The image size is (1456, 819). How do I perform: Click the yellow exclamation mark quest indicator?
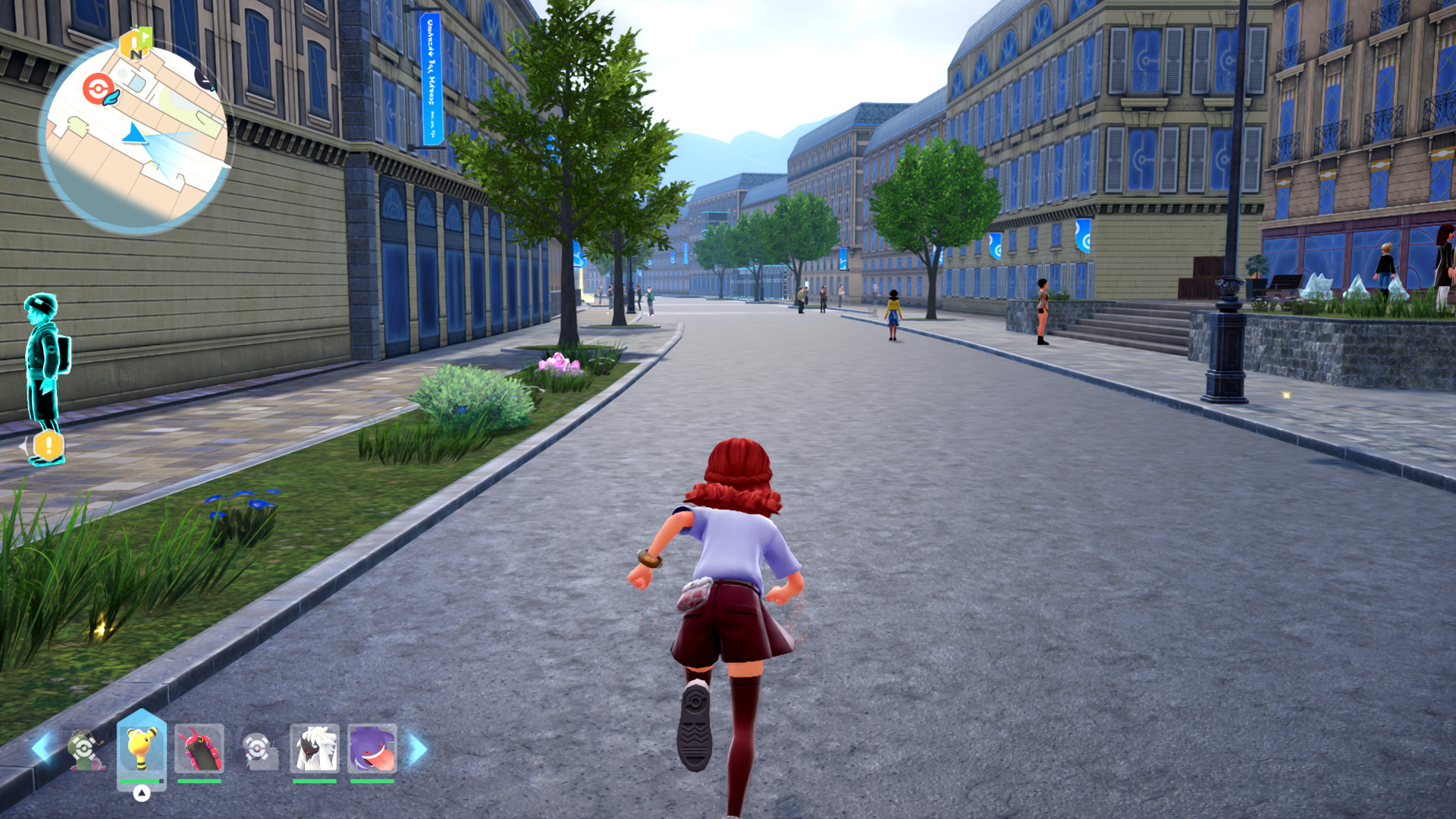pyautogui.click(x=49, y=445)
